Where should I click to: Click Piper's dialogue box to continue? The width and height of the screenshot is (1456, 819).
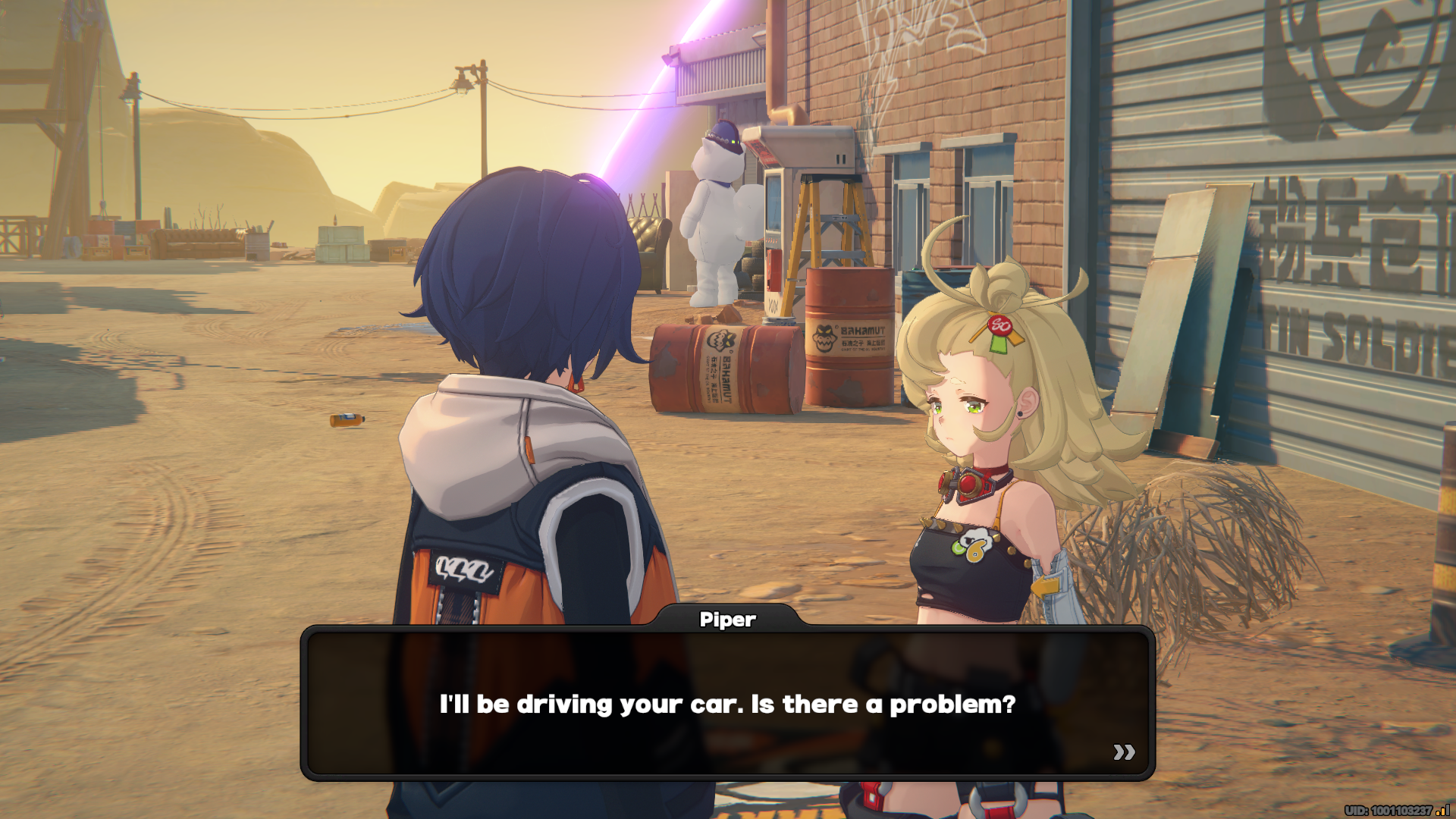click(x=726, y=703)
